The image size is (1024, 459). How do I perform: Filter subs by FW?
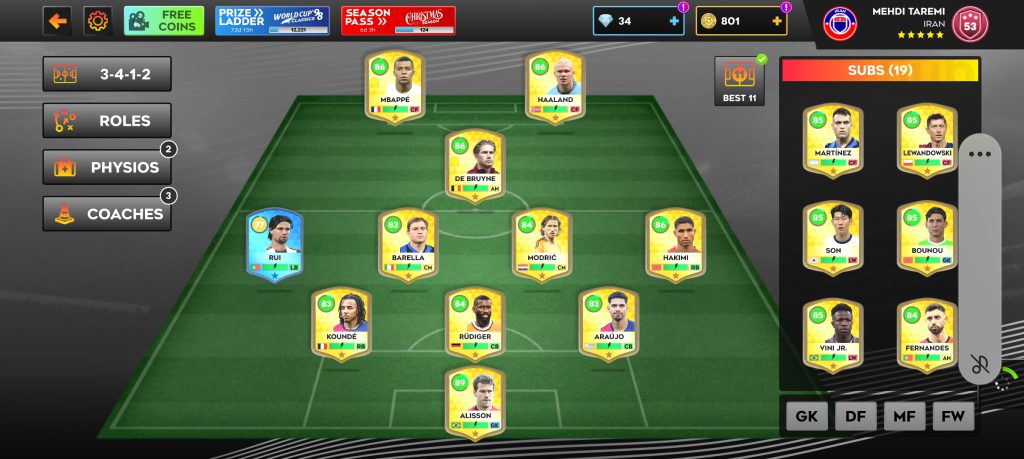pos(953,416)
